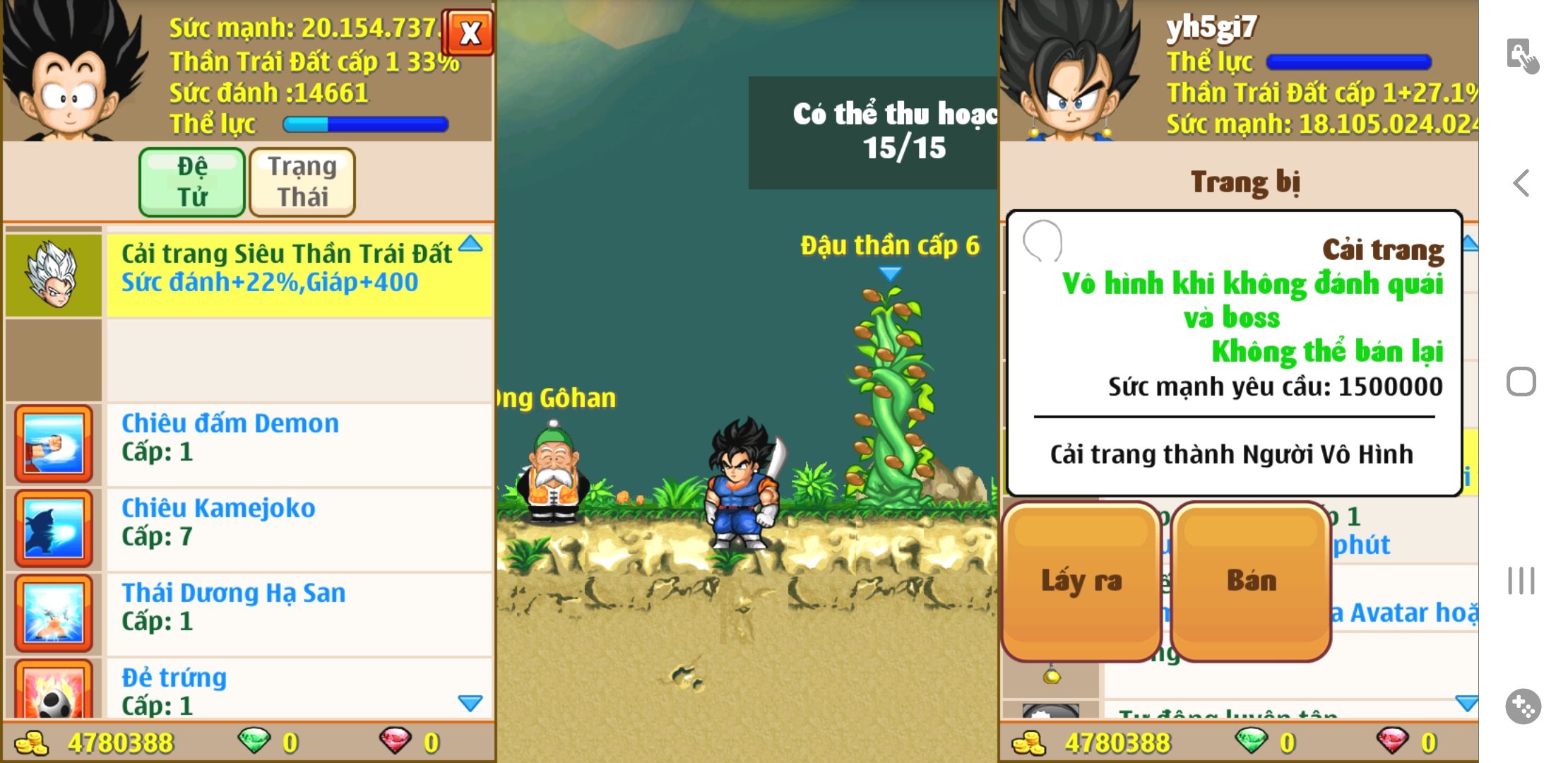Screen dimensions: 1568x763
Task: Tap the key-mapping touch icon
Action: pyautogui.click(x=1522, y=56)
